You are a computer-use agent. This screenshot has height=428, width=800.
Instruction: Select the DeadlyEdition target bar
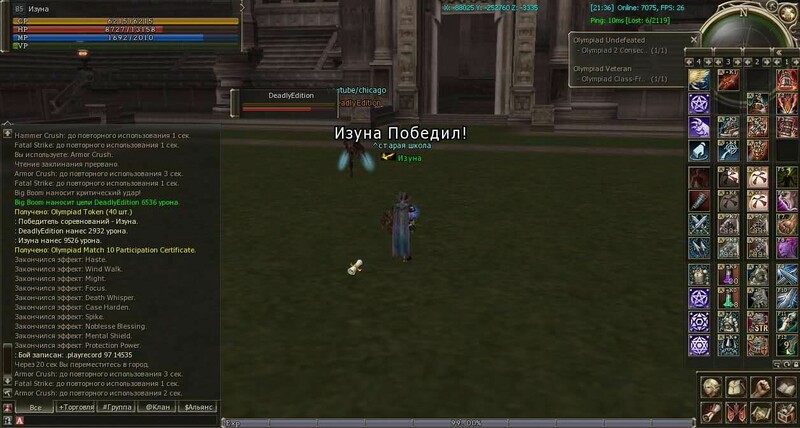click(x=291, y=101)
